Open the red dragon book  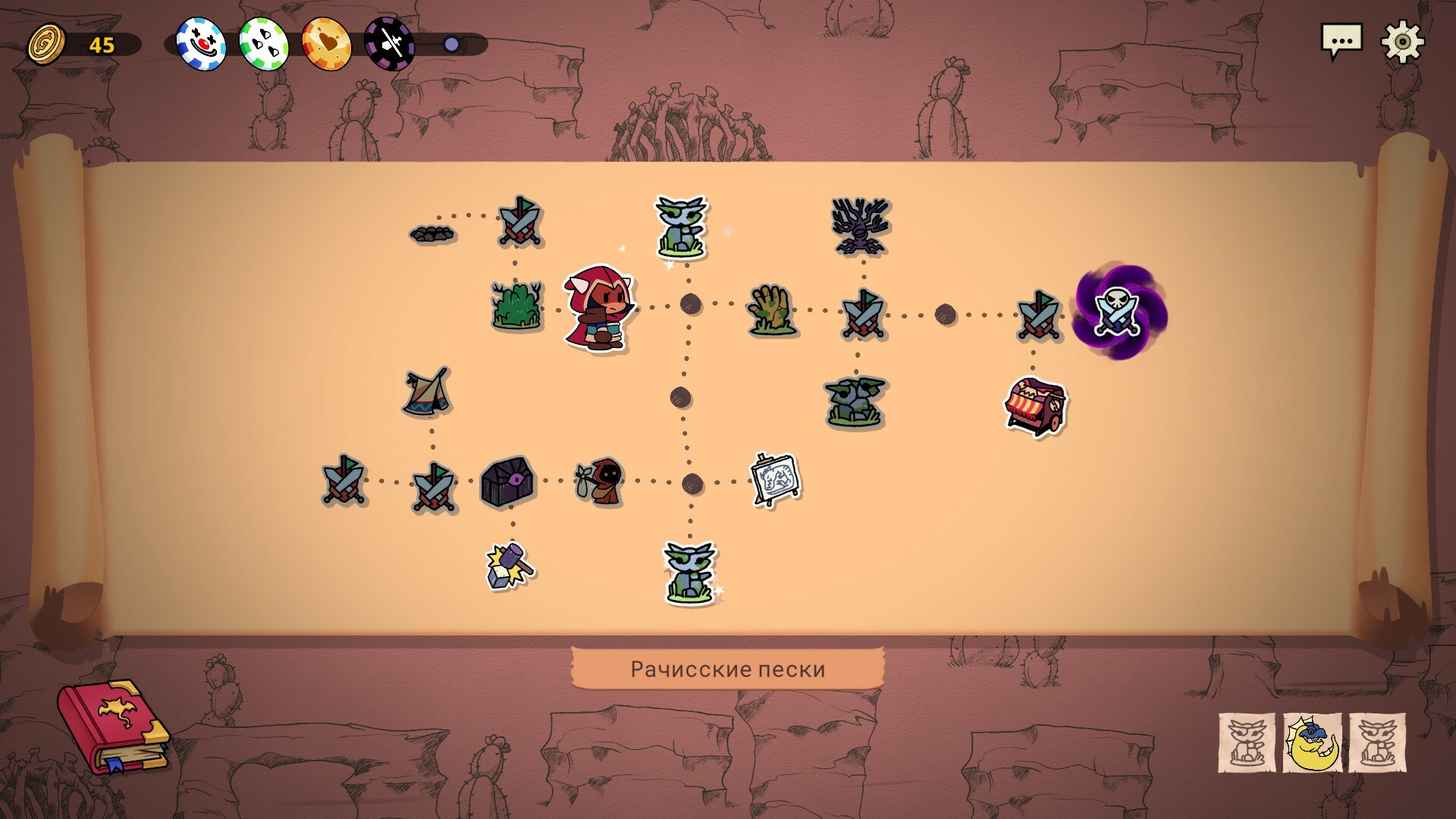point(113,725)
